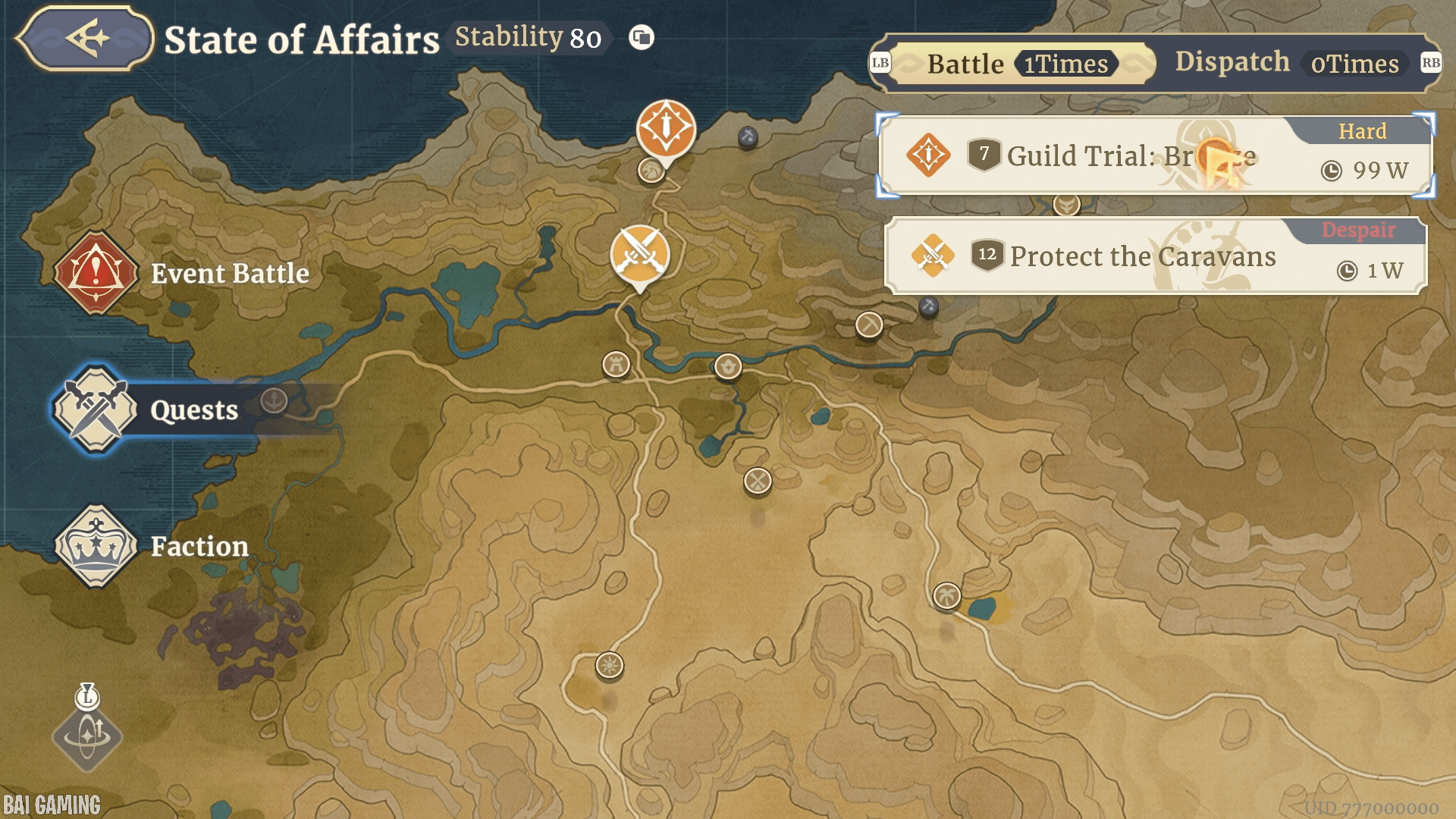Image resolution: width=1456 pixels, height=819 pixels.
Task: Select the palm tree oasis map marker
Action: (946, 596)
